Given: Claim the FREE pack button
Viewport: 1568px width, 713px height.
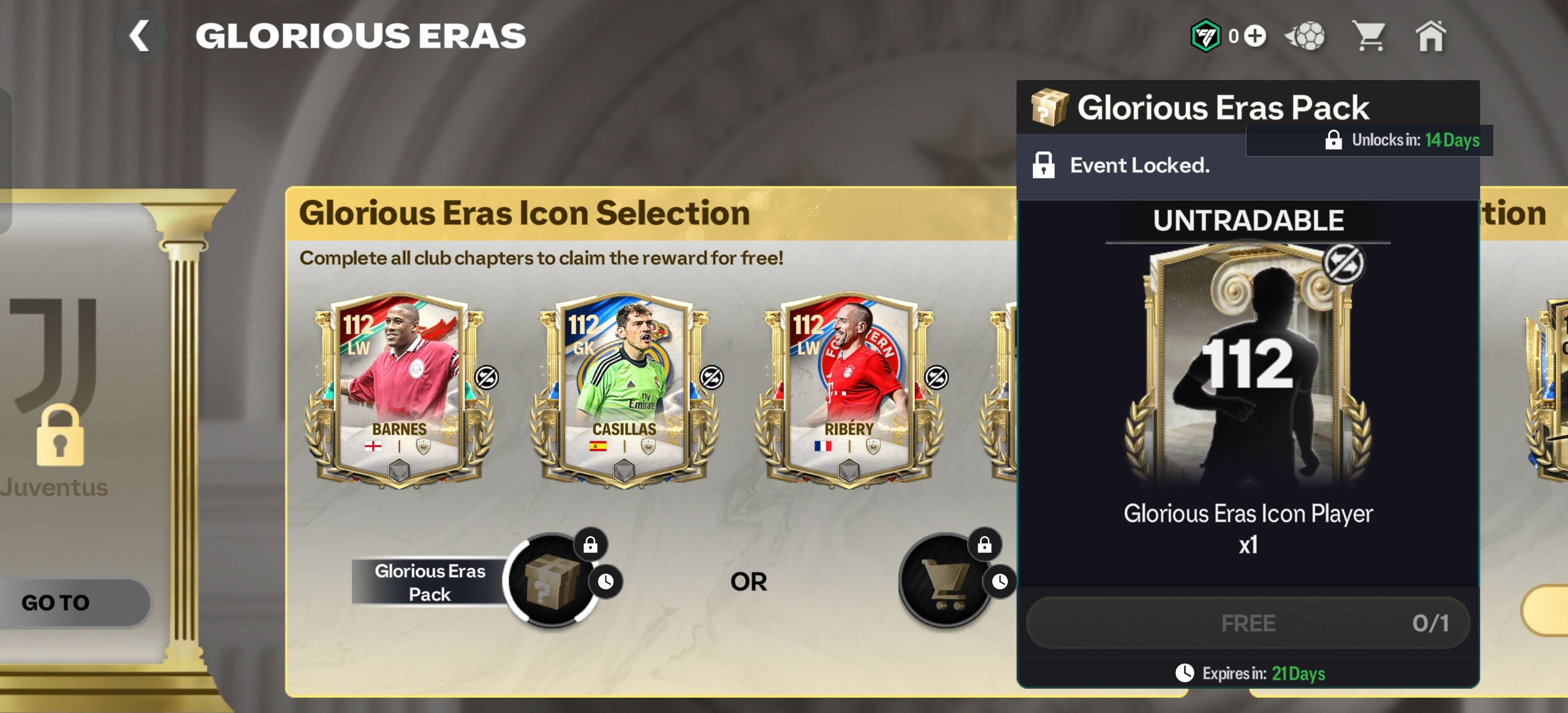Looking at the screenshot, I should pos(1248,623).
